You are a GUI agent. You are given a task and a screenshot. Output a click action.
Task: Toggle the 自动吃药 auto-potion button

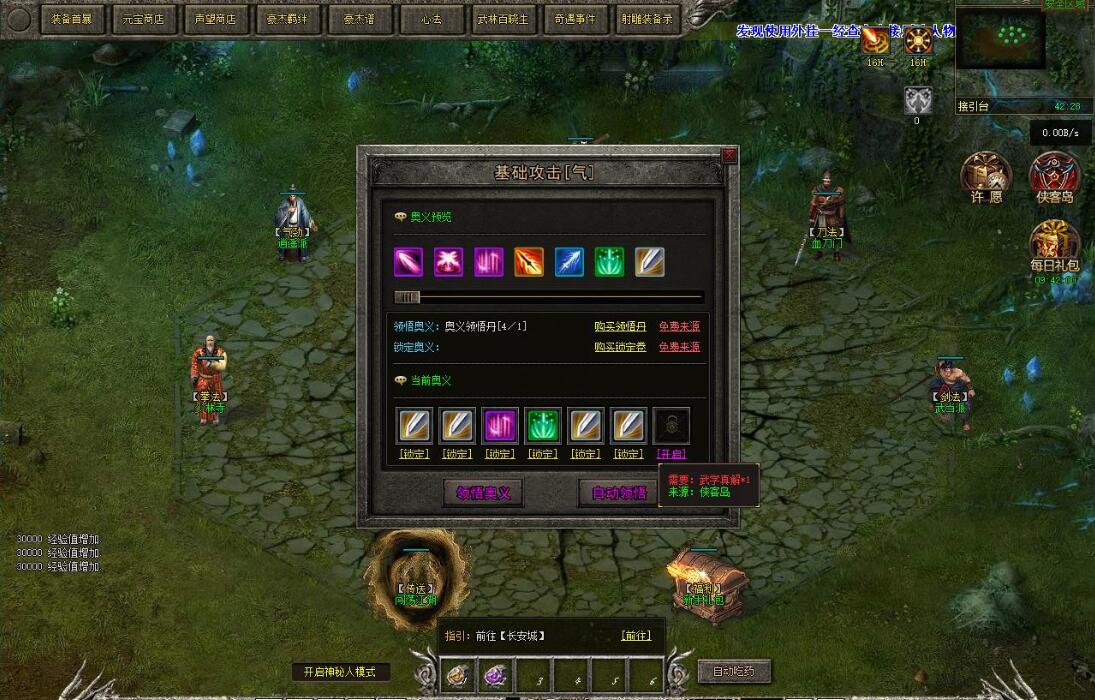click(x=734, y=671)
